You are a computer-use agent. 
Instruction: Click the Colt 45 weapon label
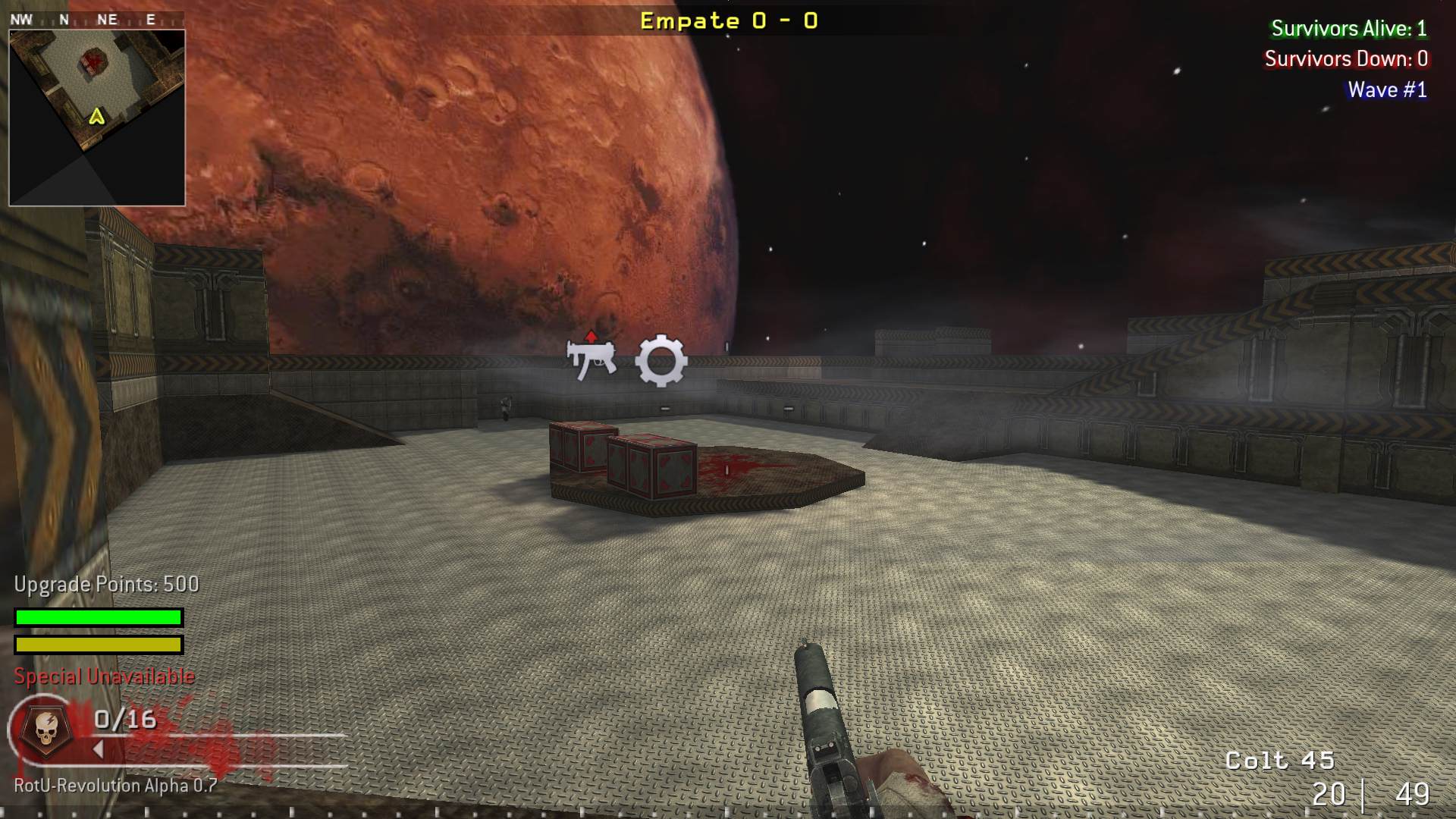tap(1281, 758)
